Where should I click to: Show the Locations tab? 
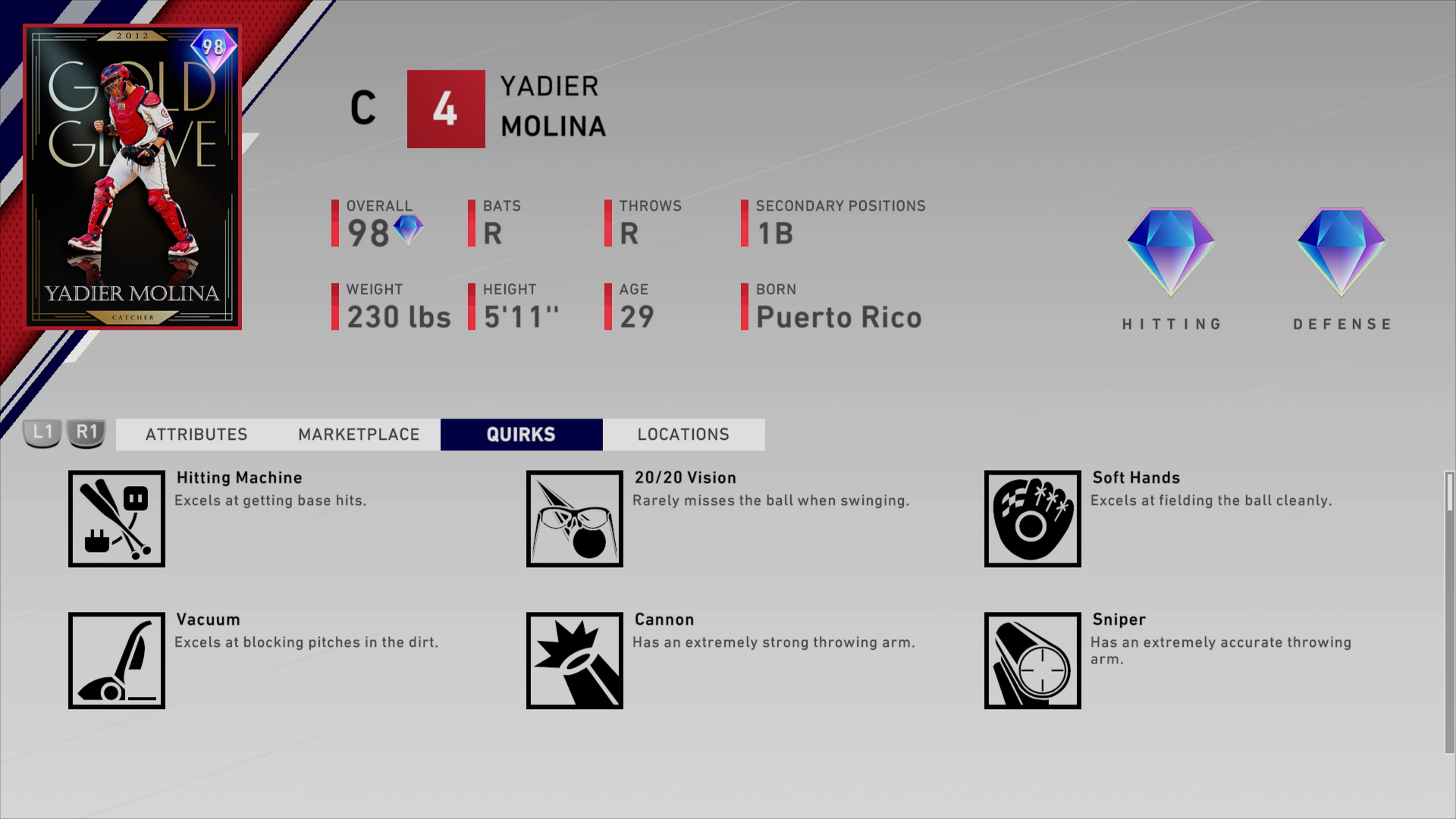pos(683,435)
